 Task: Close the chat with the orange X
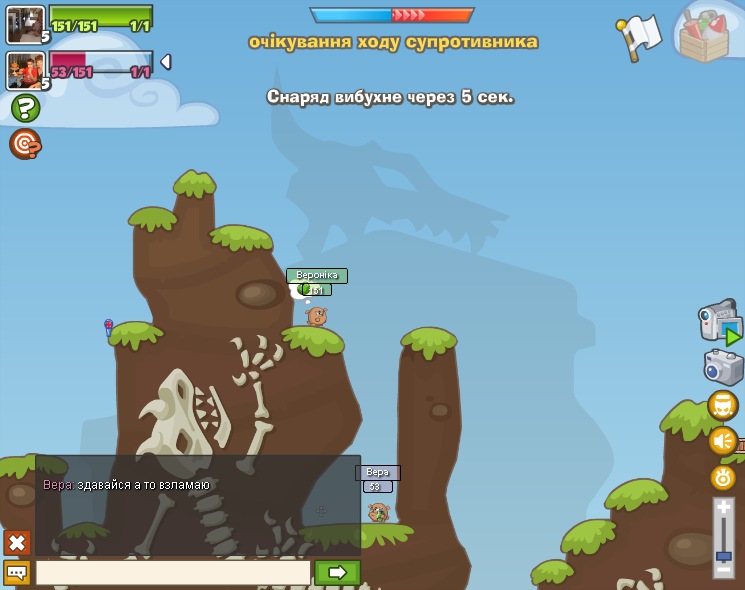click(x=17, y=543)
